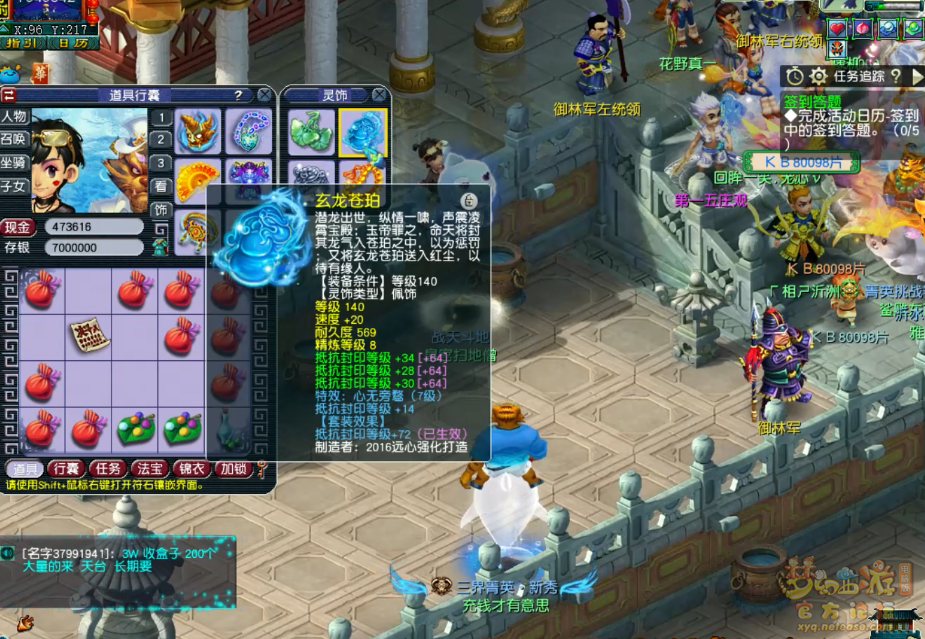Switch to the 锦衣 costume tab
The width and height of the screenshot is (925, 639).
coord(191,469)
